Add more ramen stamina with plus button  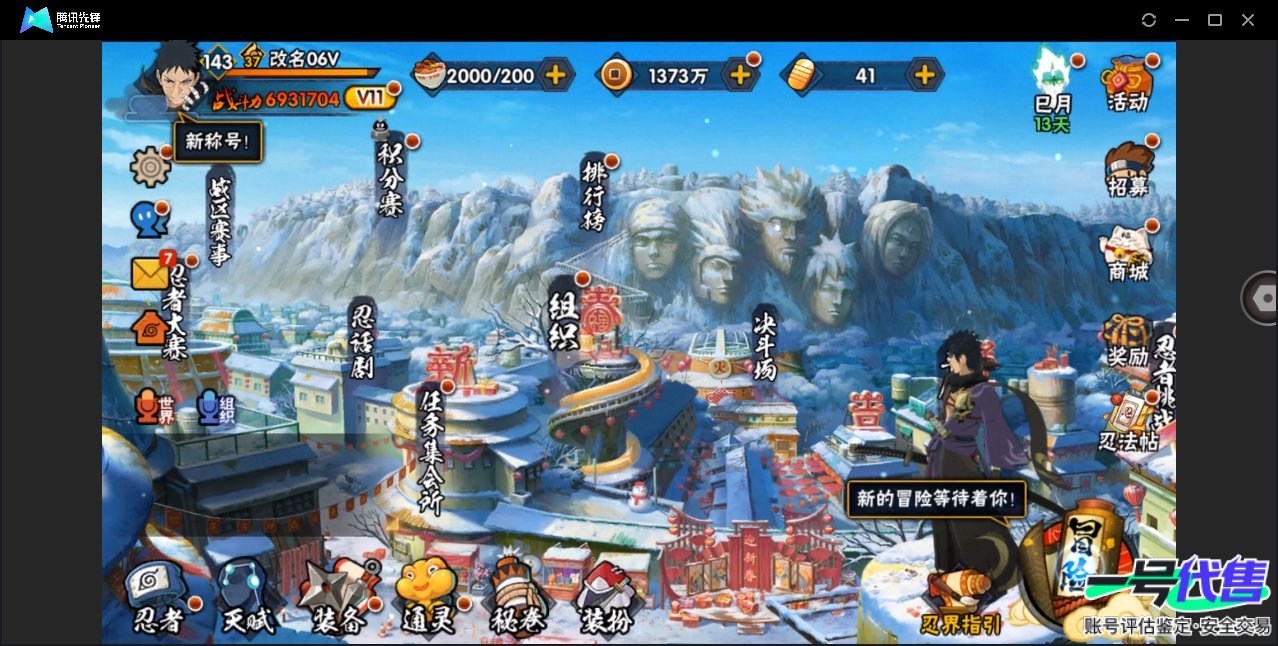pyautogui.click(x=555, y=74)
